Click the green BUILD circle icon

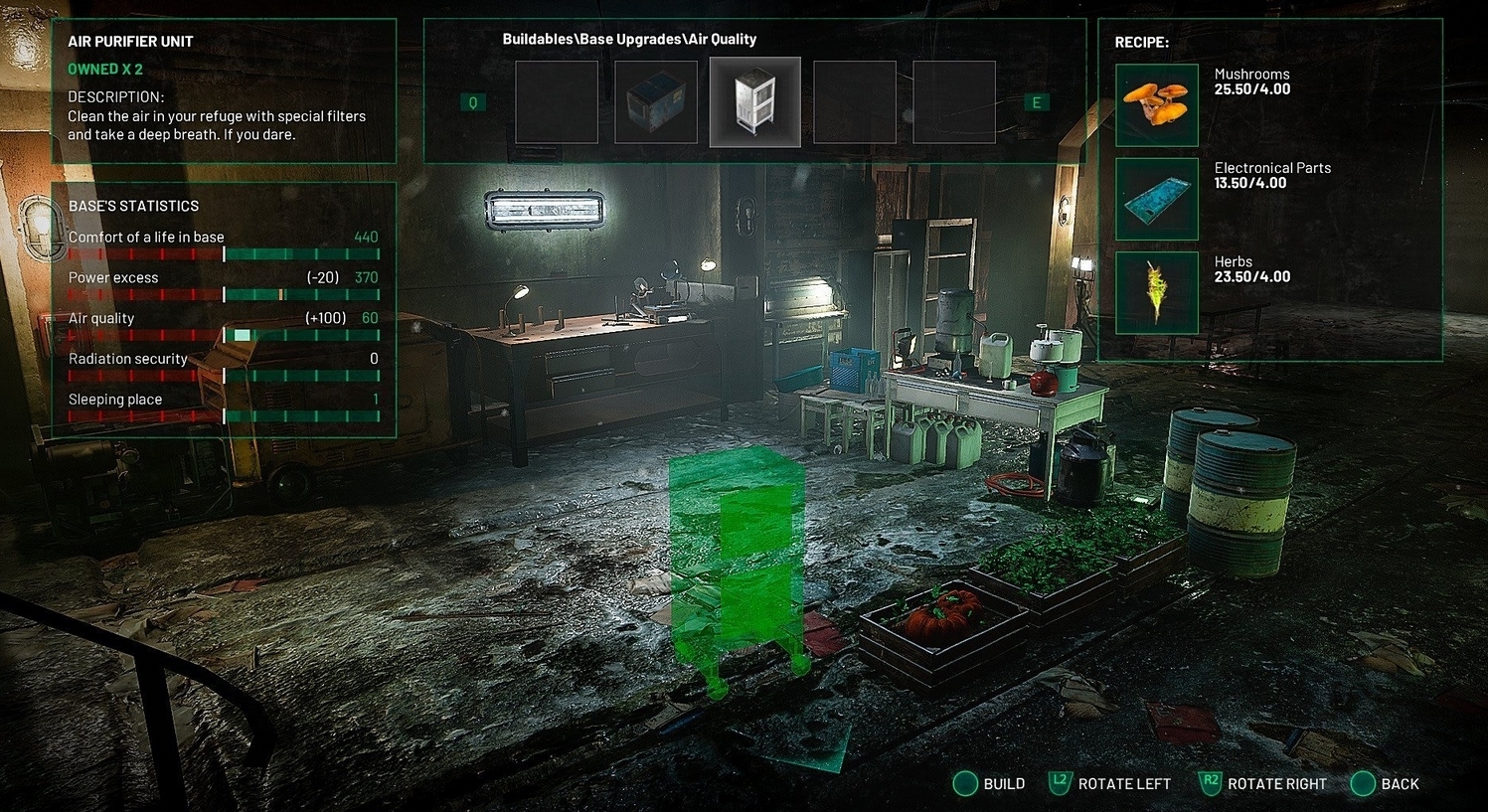pos(965,783)
